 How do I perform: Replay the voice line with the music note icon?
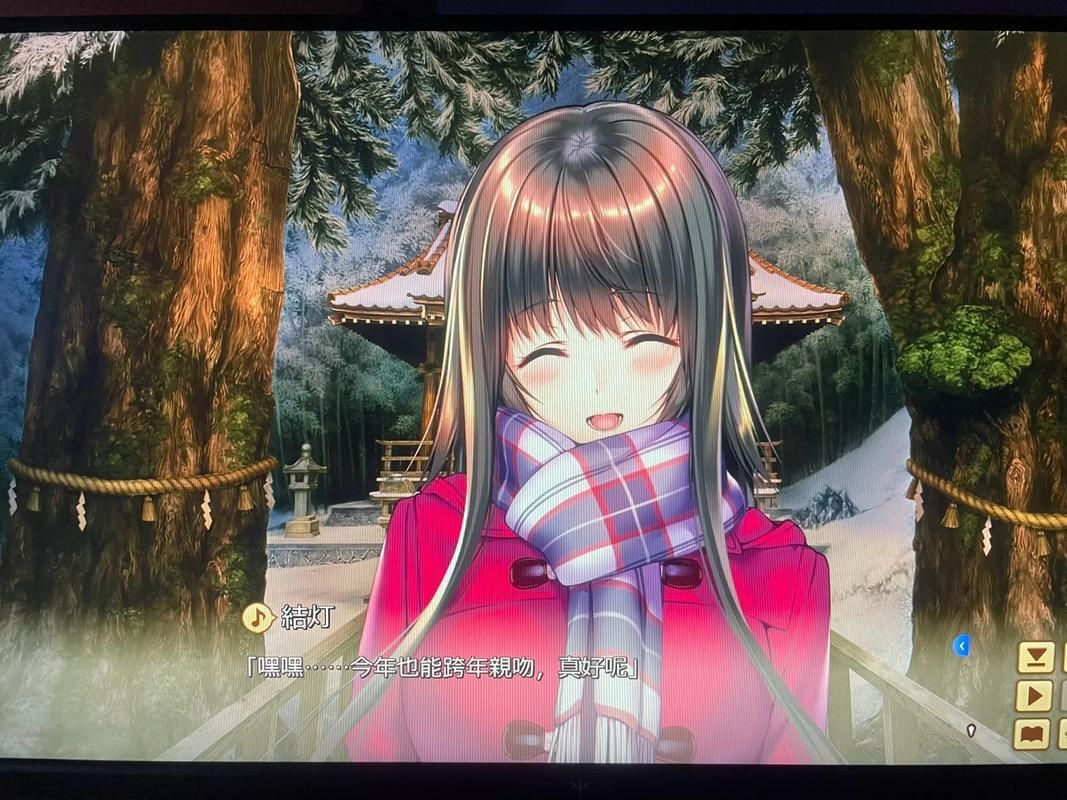[x=258, y=617]
